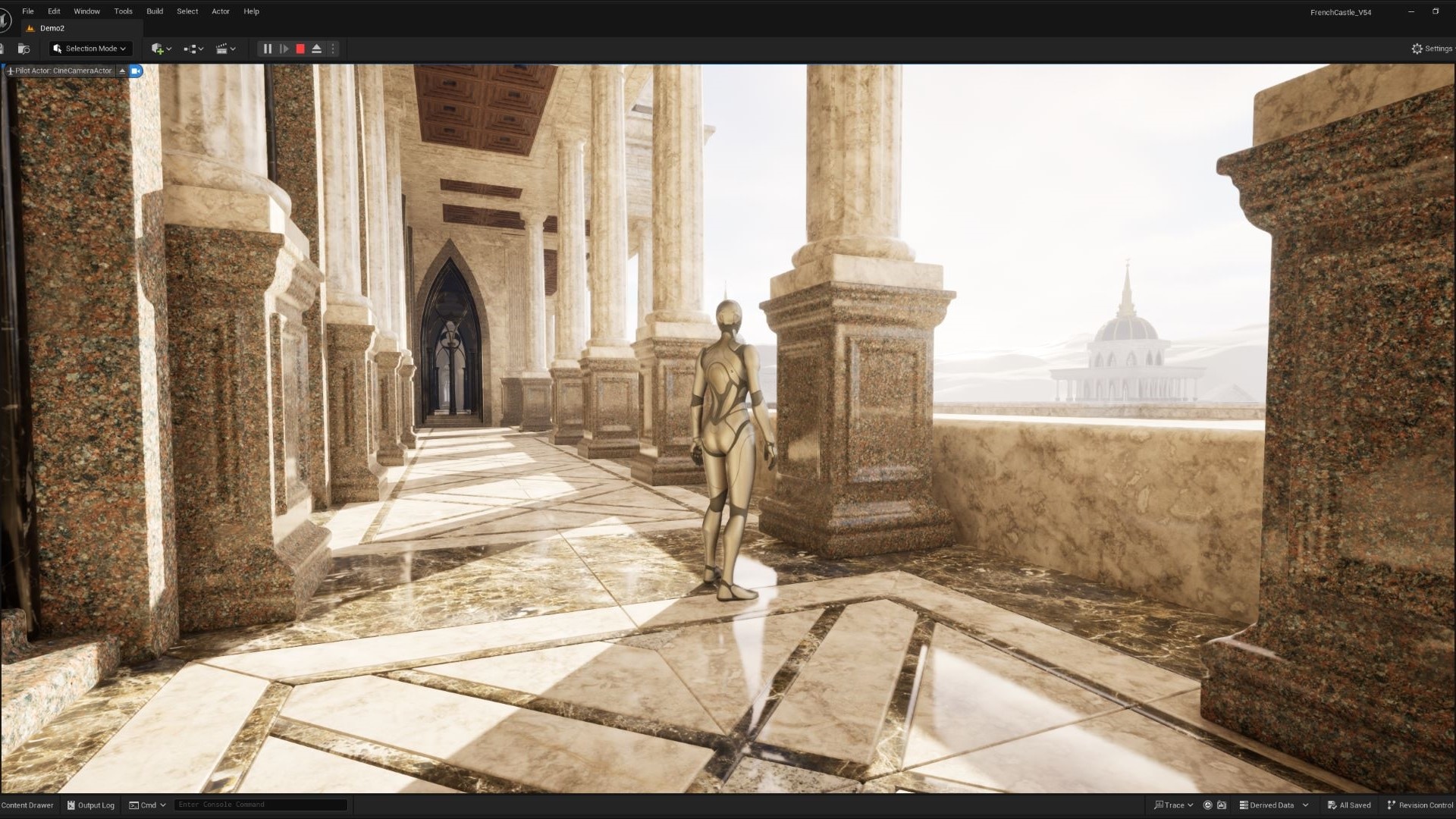Click the single-frame step icon
The width and height of the screenshot is (1456, 819).
[284, 48]
